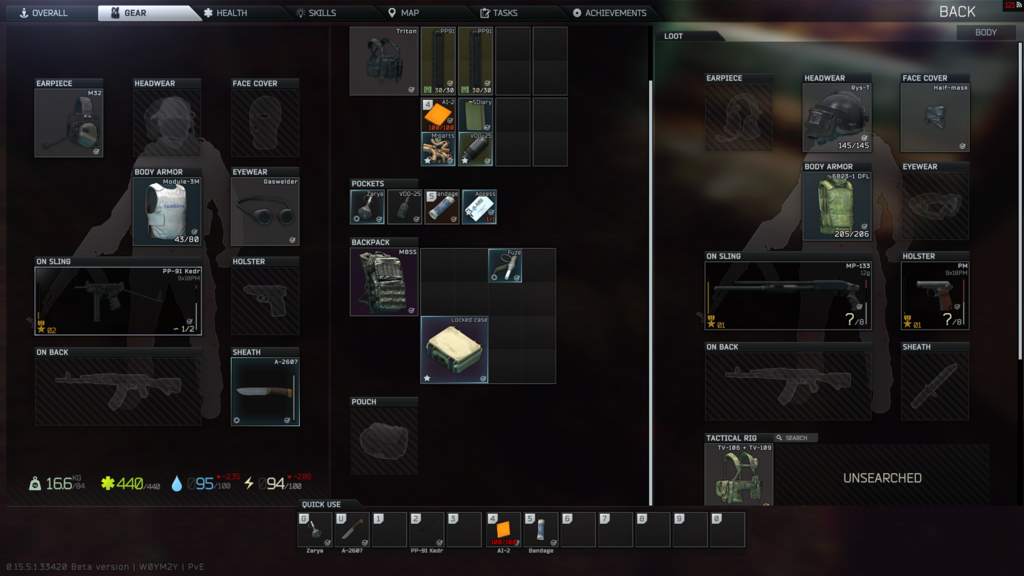1024x576 pixels.
Task: Select the PP-91 Kedr on sling
Action: (118, 301)
